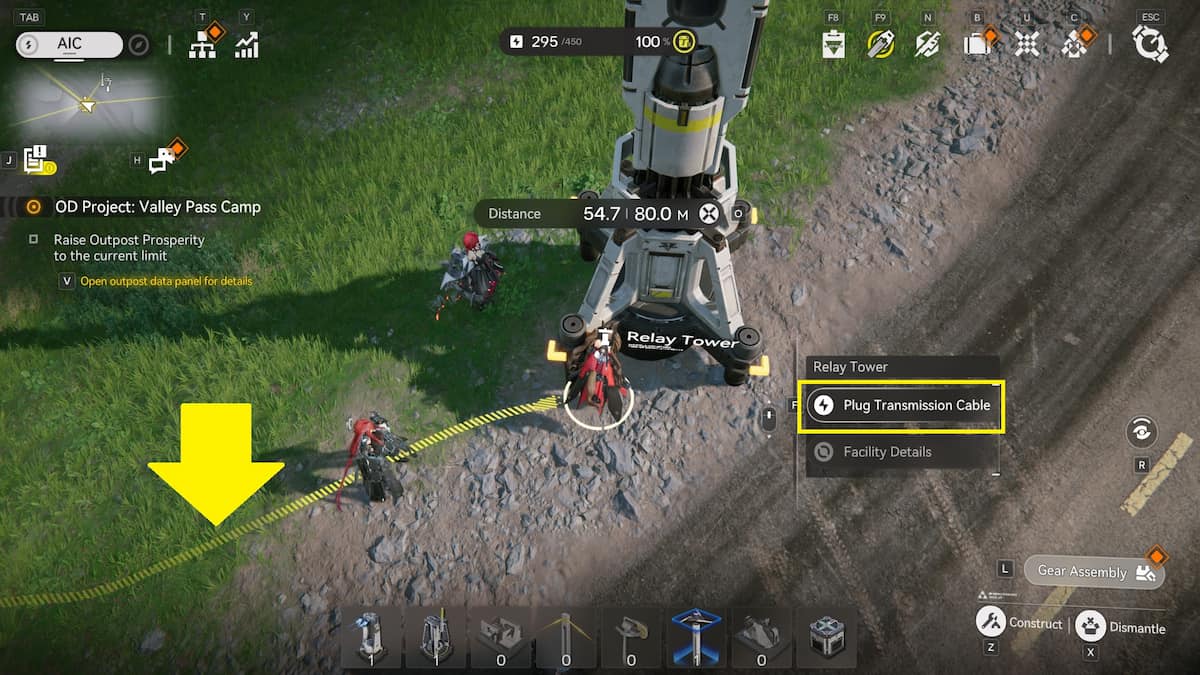Select the blue-highlighted tower build slot
This screenshot has height=675, width=1200.
pos(696,635)
